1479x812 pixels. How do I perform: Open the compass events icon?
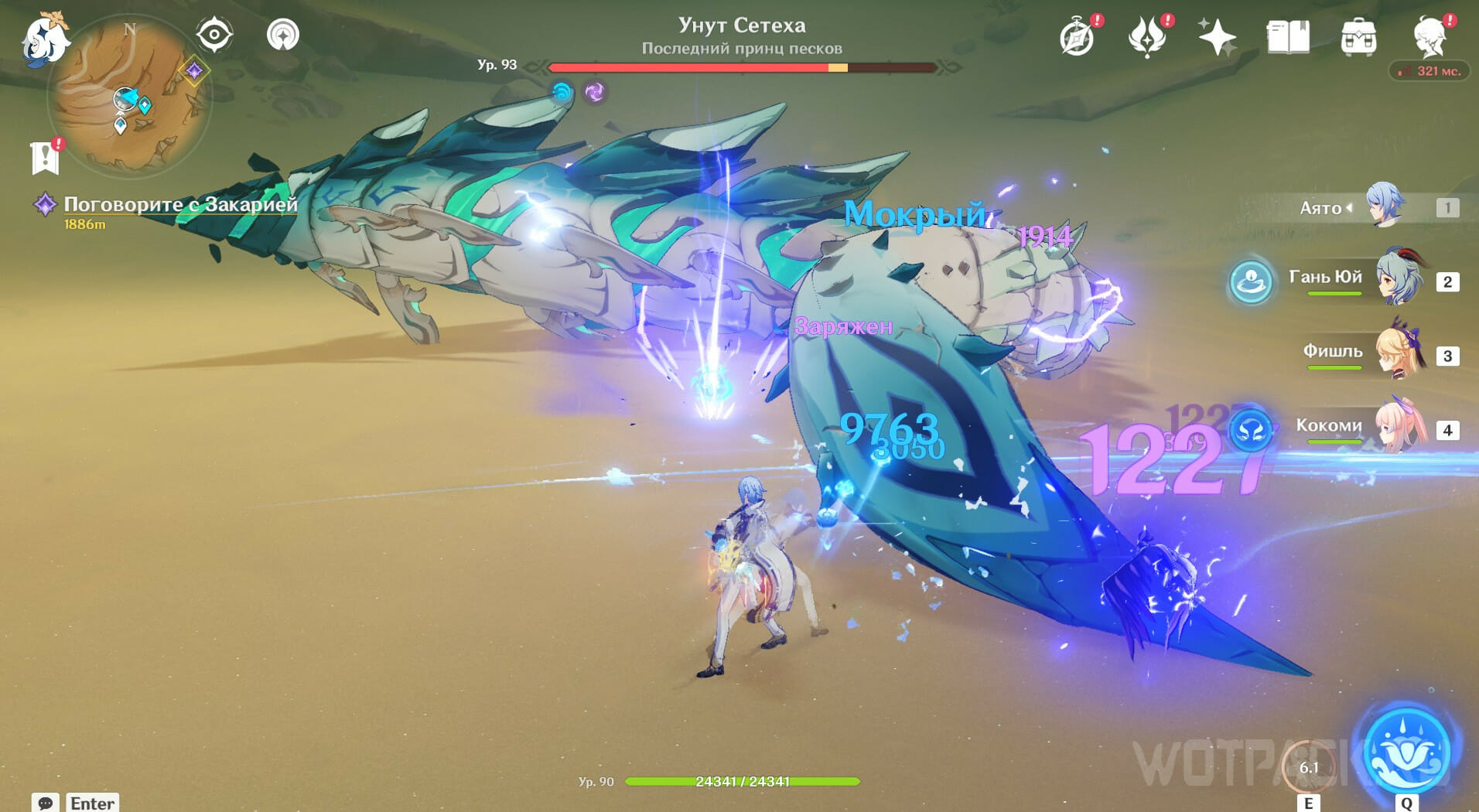coord(1077,37)
